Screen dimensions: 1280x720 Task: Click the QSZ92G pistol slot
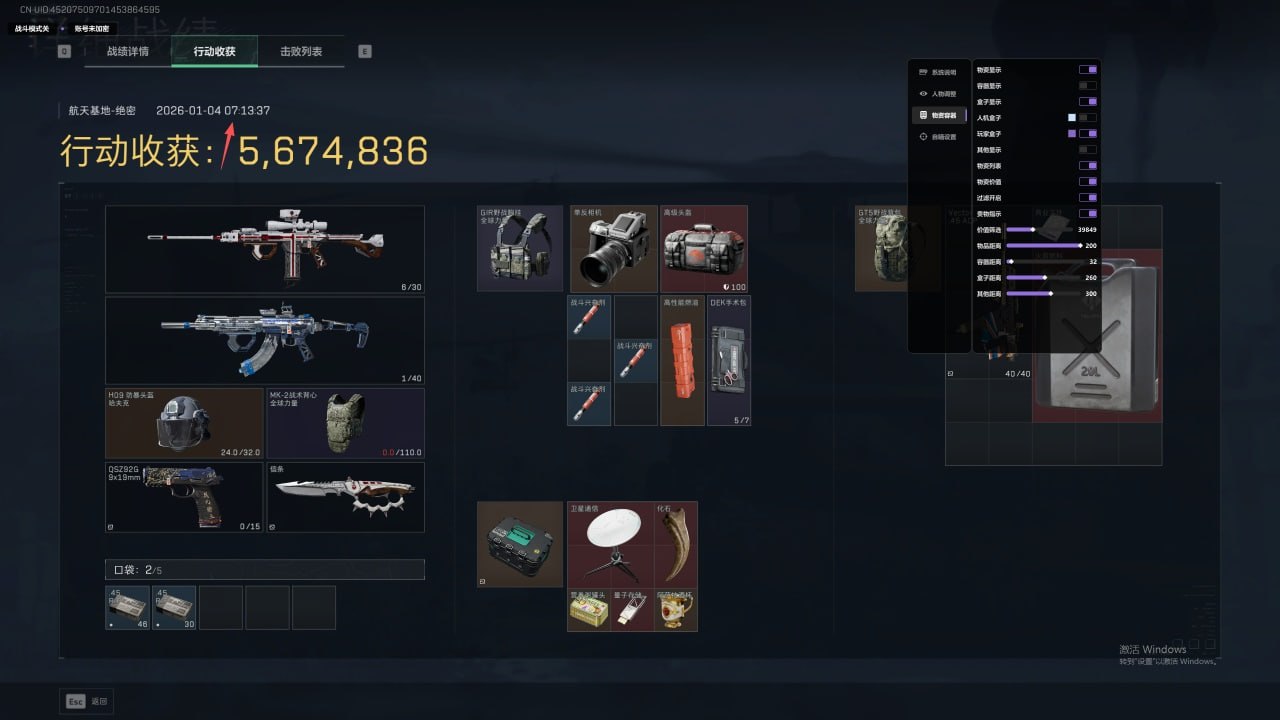(x=184, y=496)
